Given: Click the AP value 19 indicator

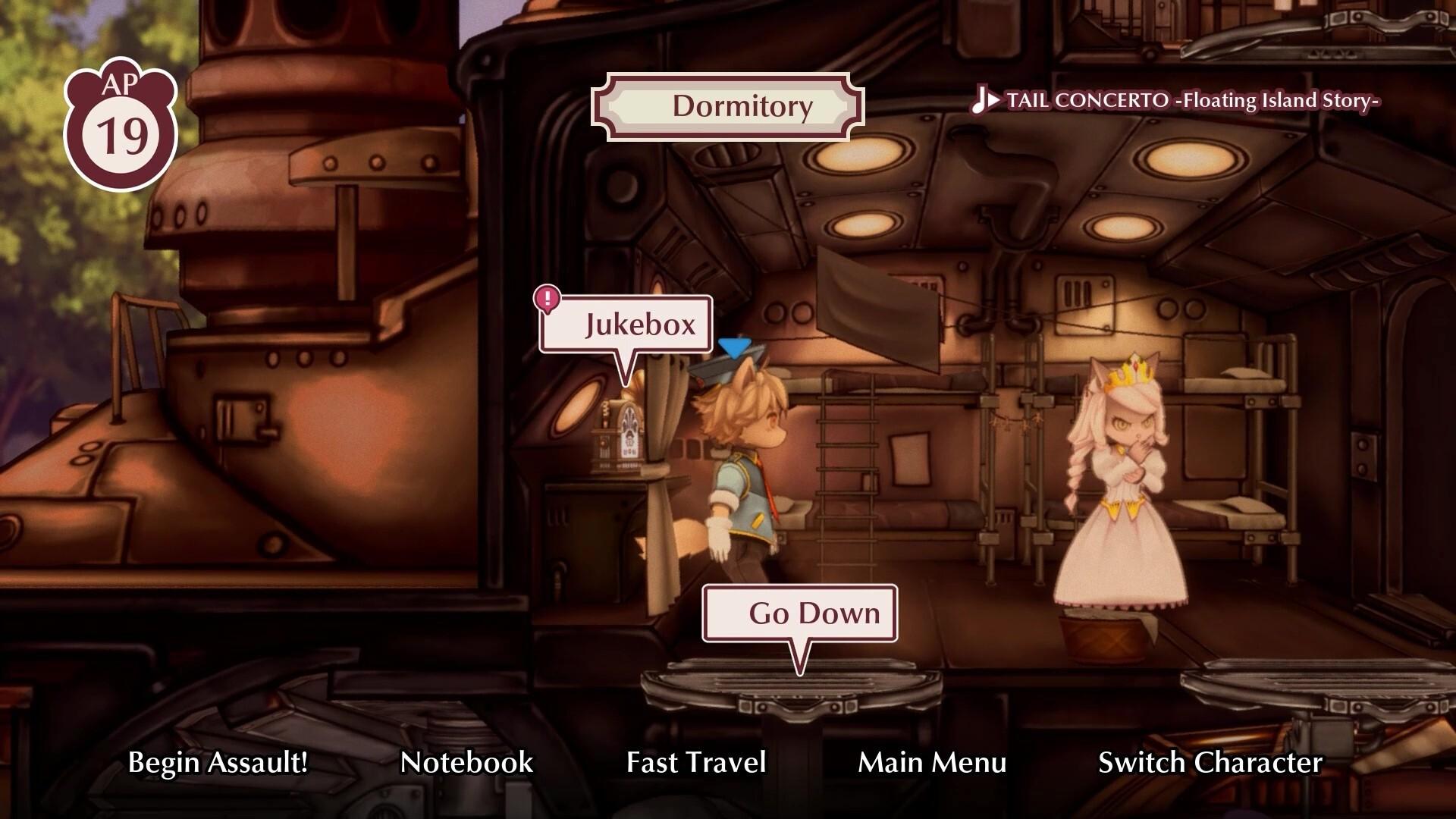Looking at the screenshot, I should [121, 135].
